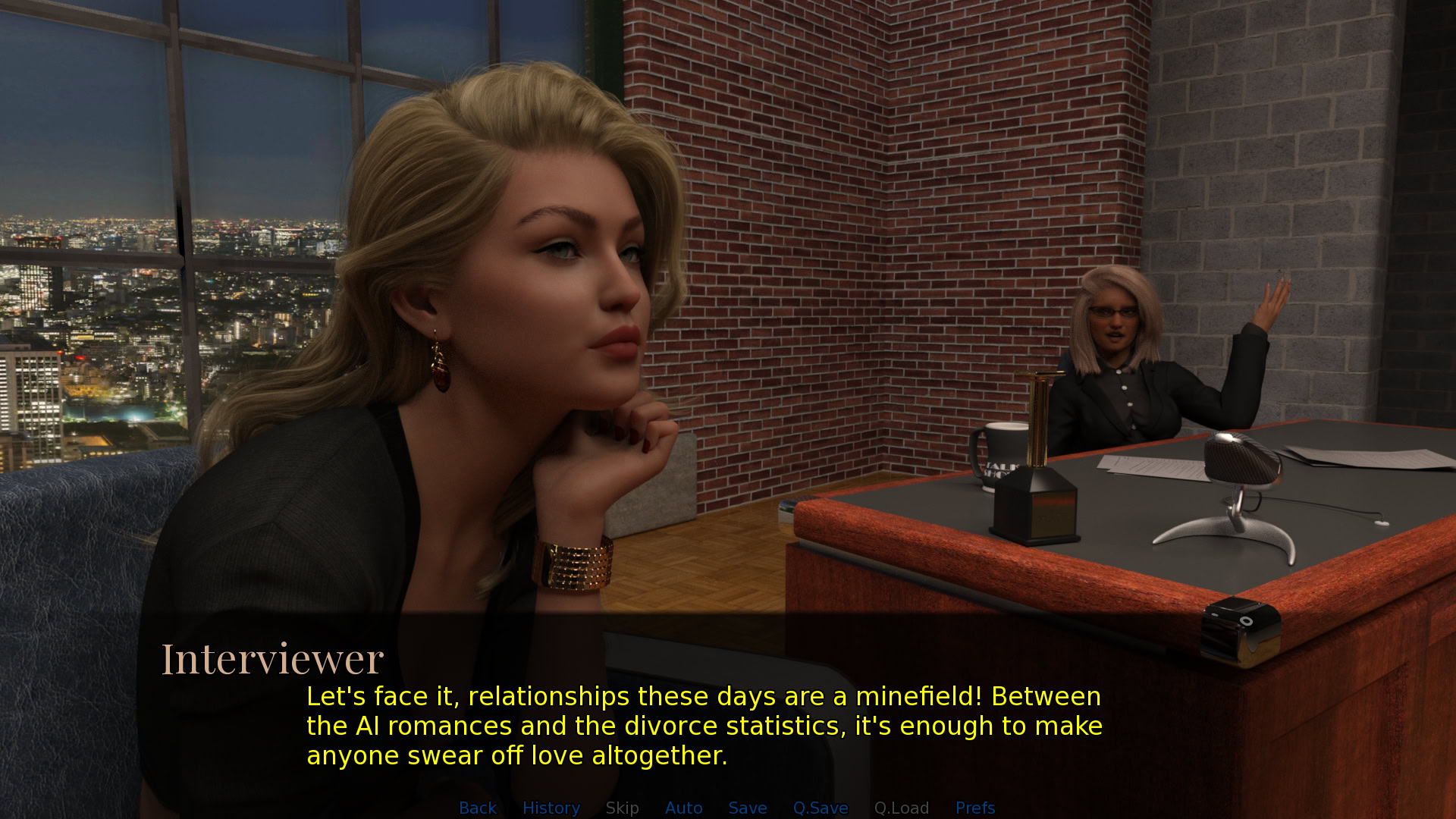This screenshot has height=819, width=1456.
Task: Click Q.Load to load quick save
Action: [902, 808]
